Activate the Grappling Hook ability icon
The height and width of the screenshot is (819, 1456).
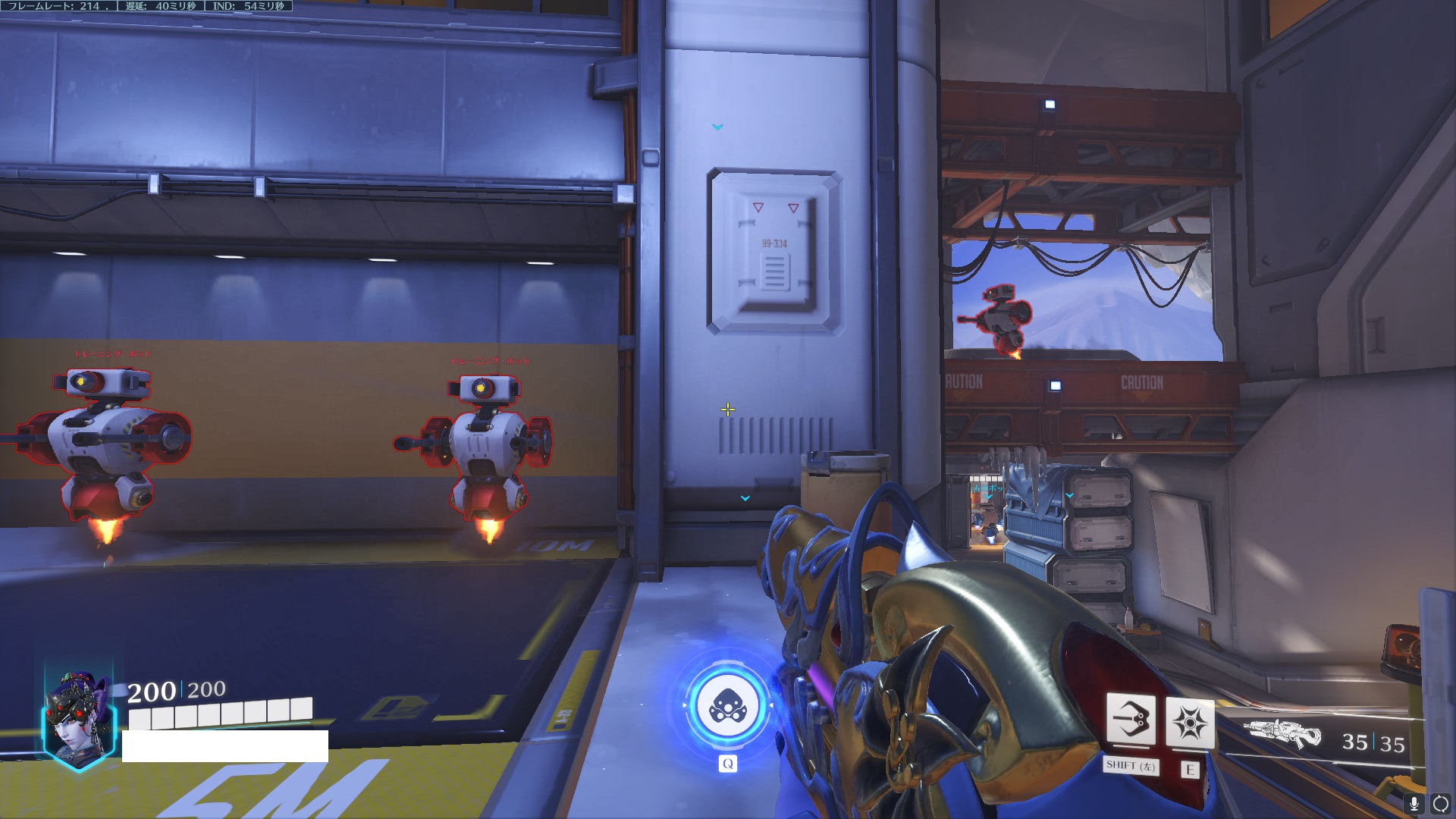pos(1131,720)
